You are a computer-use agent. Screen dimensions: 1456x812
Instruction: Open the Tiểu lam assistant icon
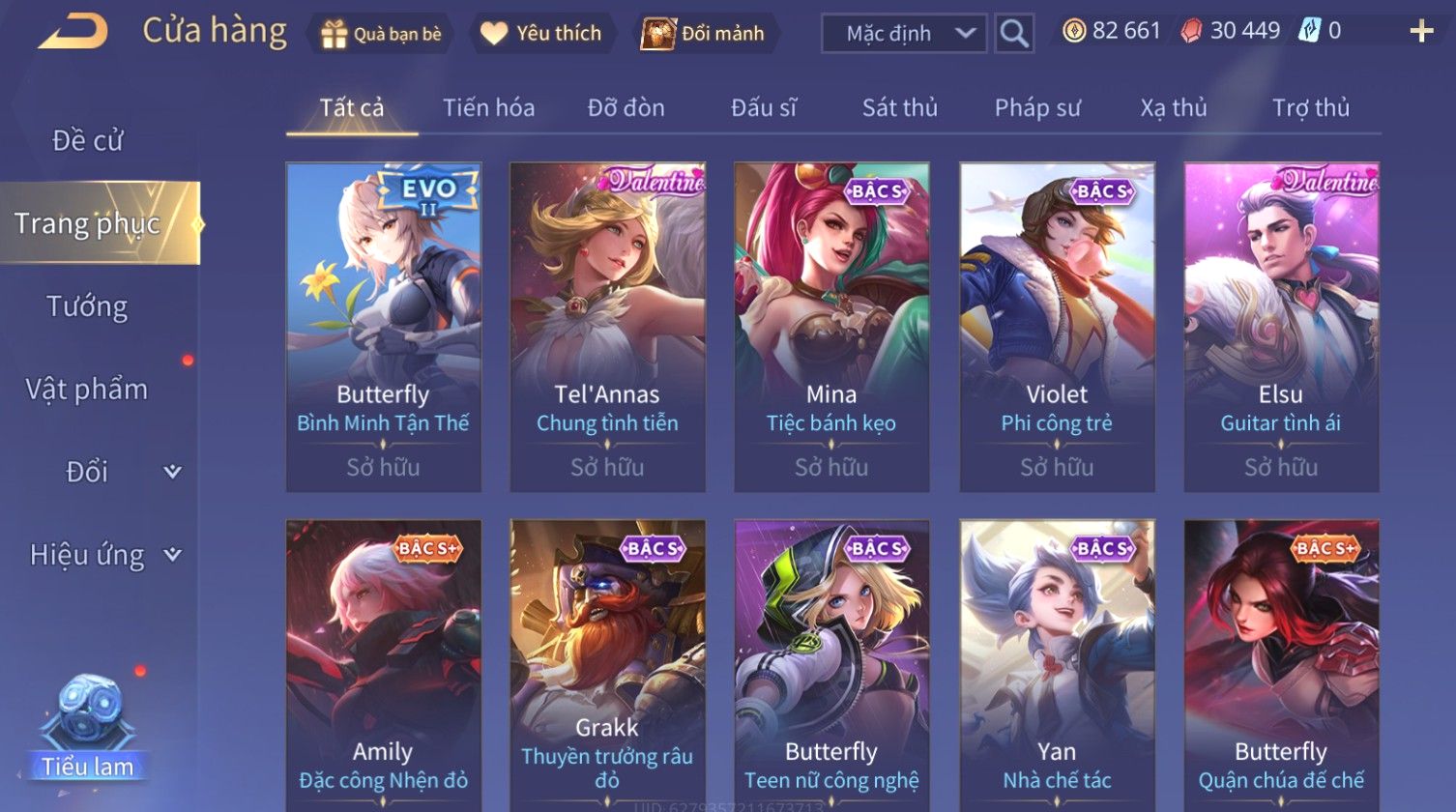coord(88,727)
